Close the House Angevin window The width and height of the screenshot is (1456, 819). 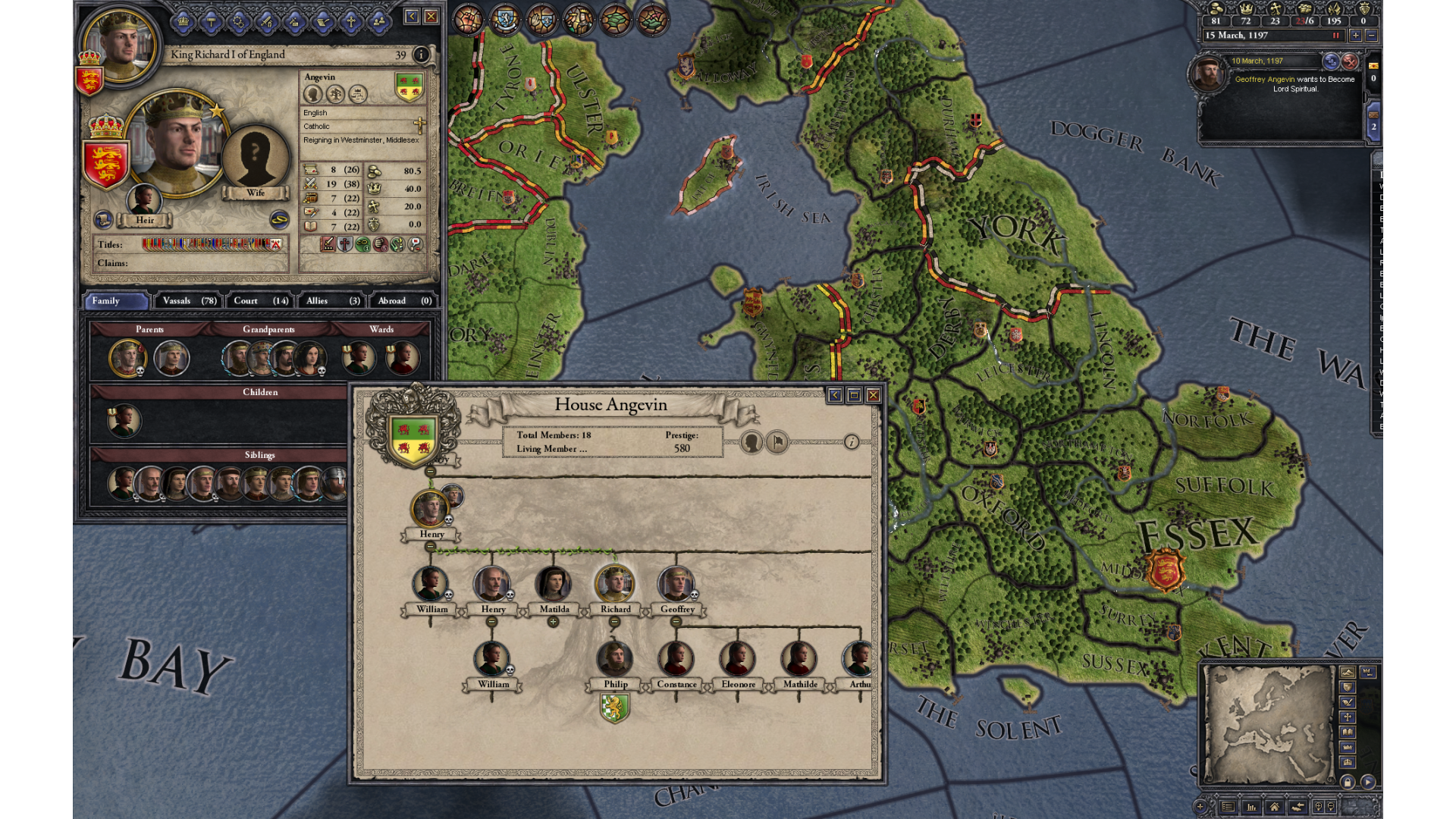point(874,395)
